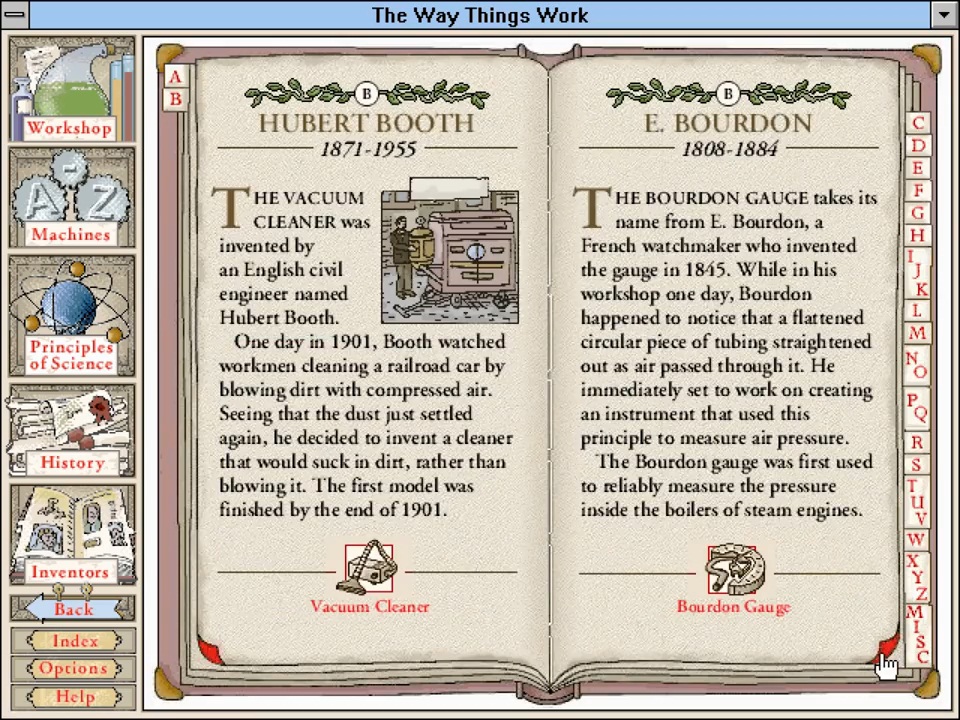Choose the letter W tab
Image resolution: width=960 pixels, height=720 pixels.
916,540
